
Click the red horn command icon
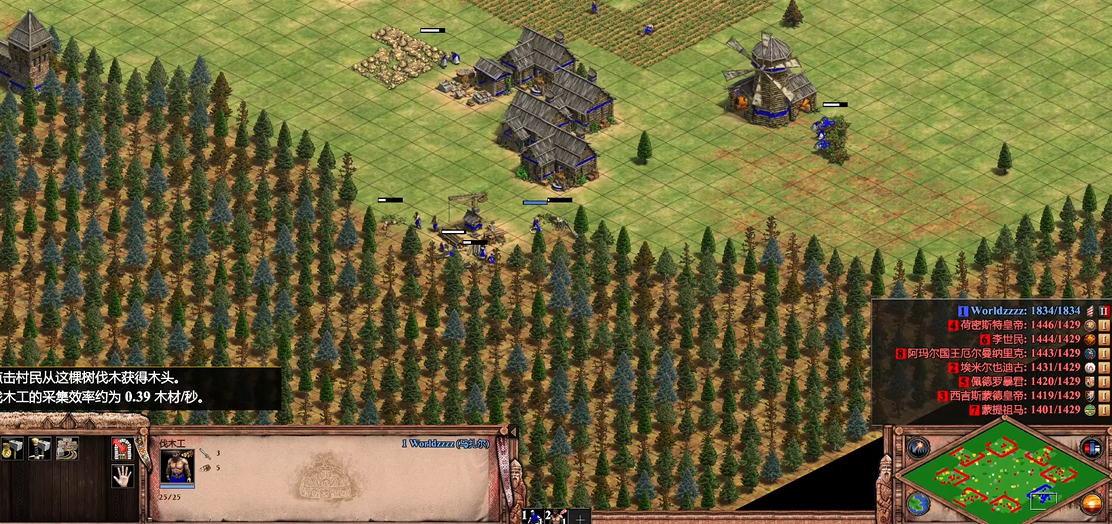[x=122, y=449]
